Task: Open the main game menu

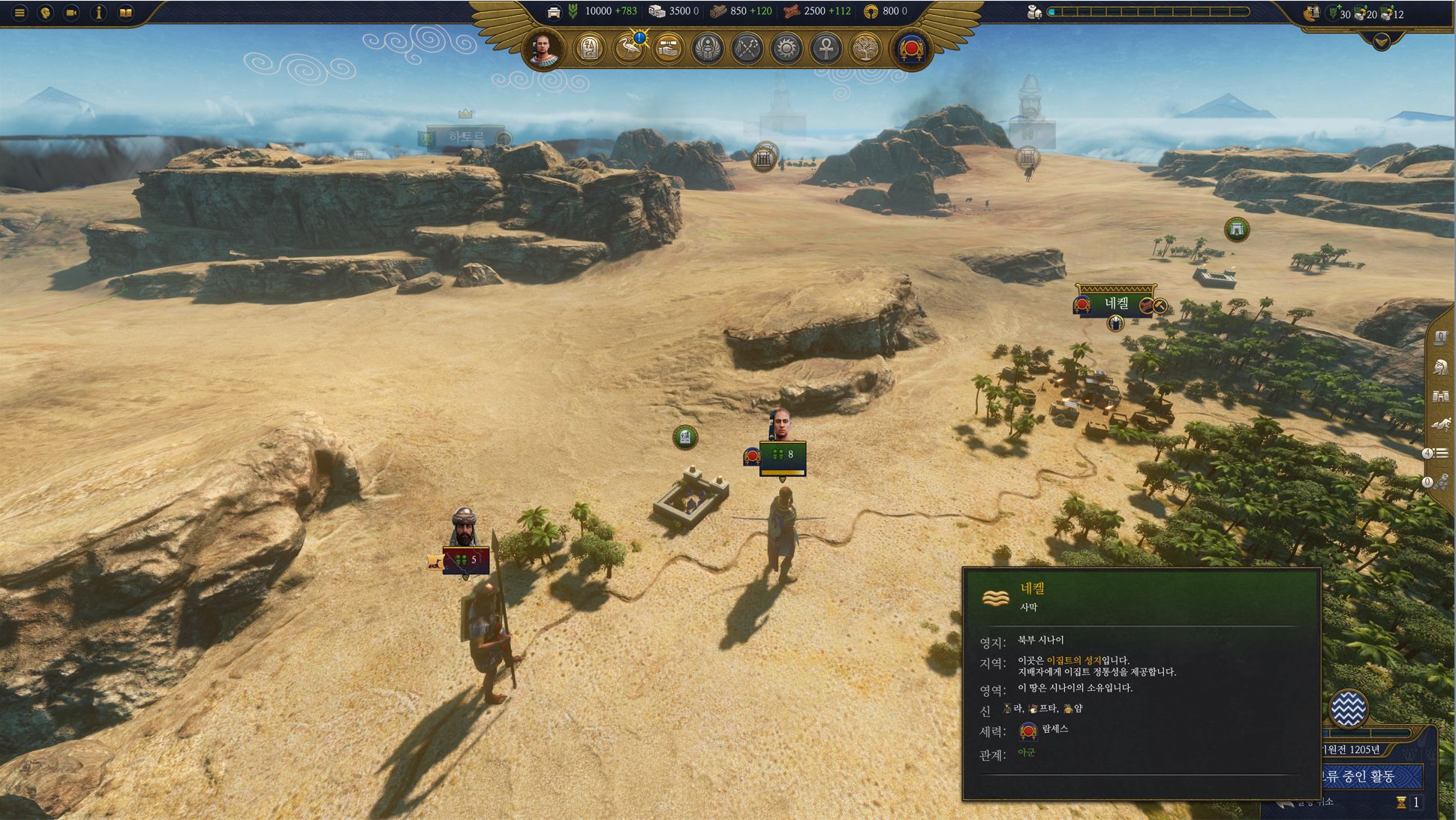Action: (20, 13)
